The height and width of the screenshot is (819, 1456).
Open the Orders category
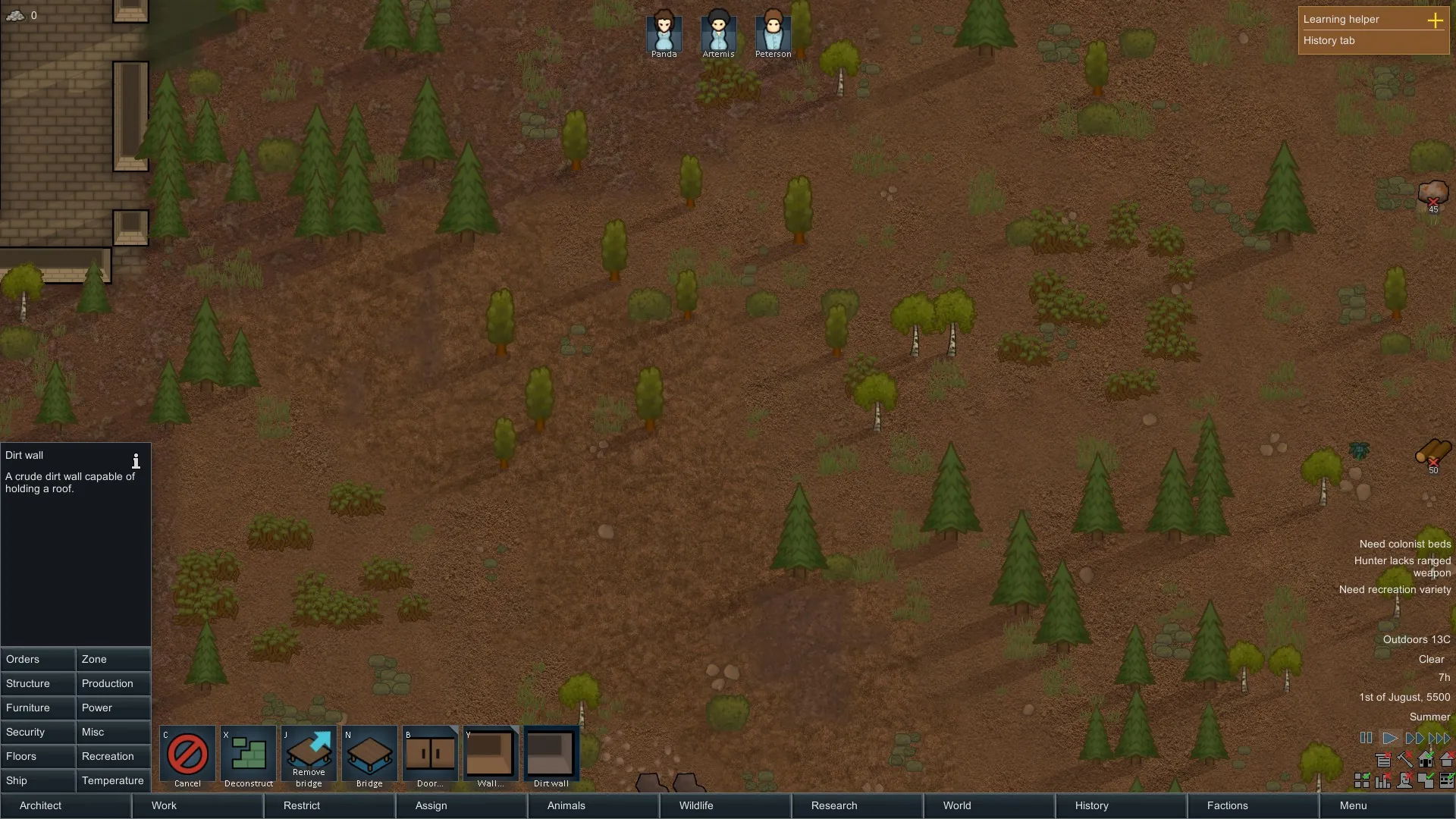point(38,659)
